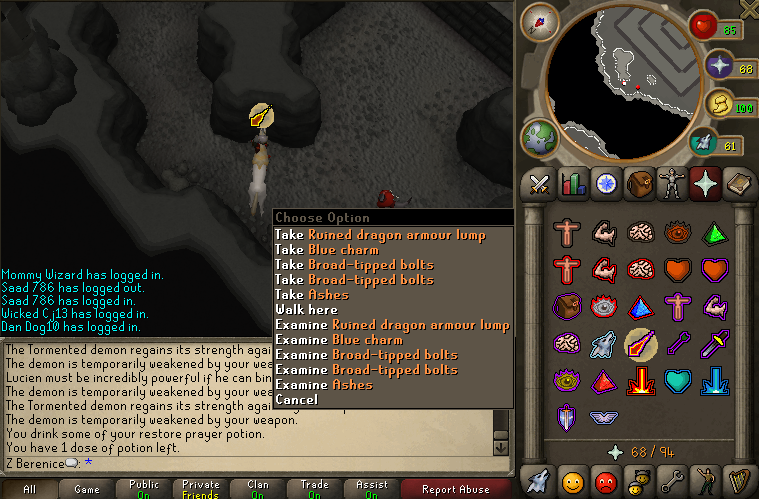Choose Walk here option
Screen dimensions: 759x499
[x=306, y=310]
